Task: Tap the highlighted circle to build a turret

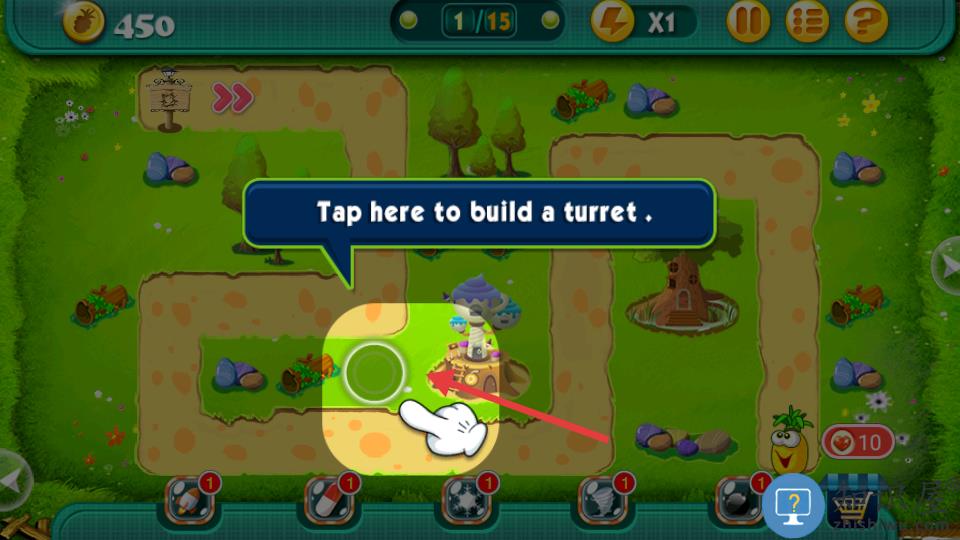Action: tap(373, 374)
